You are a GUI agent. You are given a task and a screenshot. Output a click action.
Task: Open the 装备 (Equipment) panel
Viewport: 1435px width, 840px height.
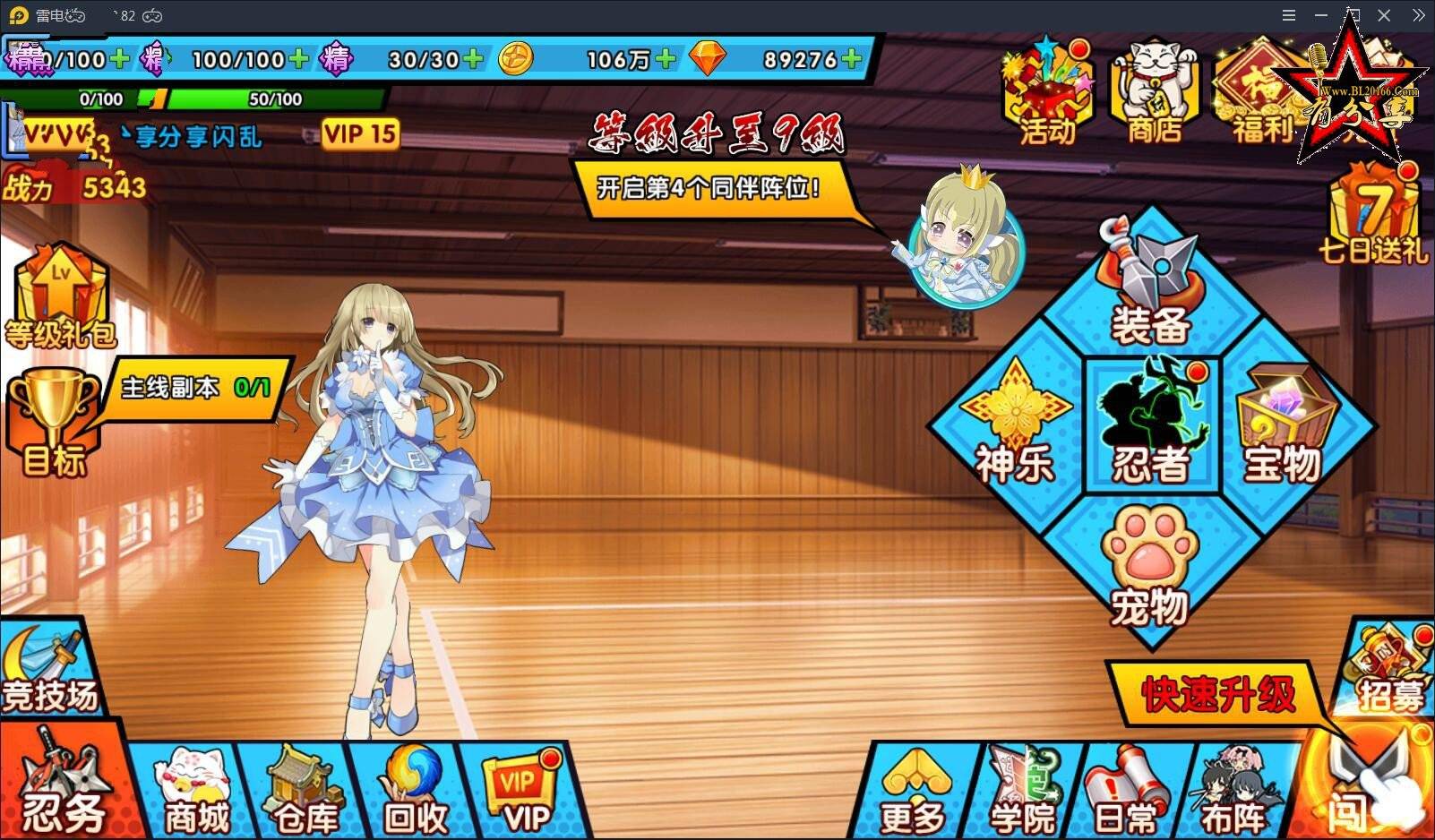[x=1149, y=289]
